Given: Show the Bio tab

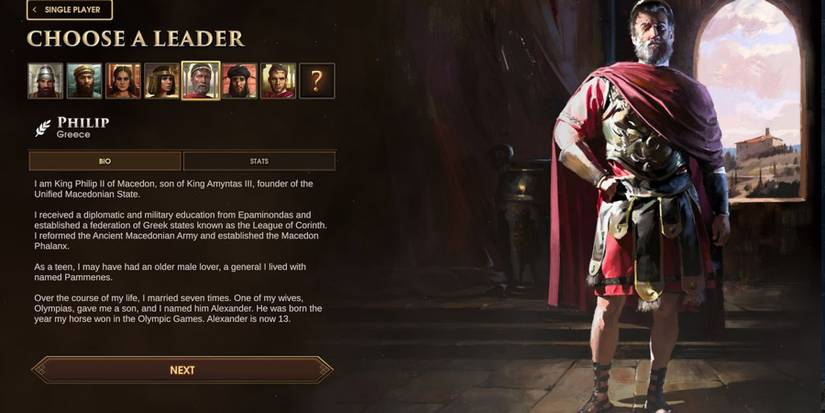Looking at the screenshot, I should (x=105, y=161).
